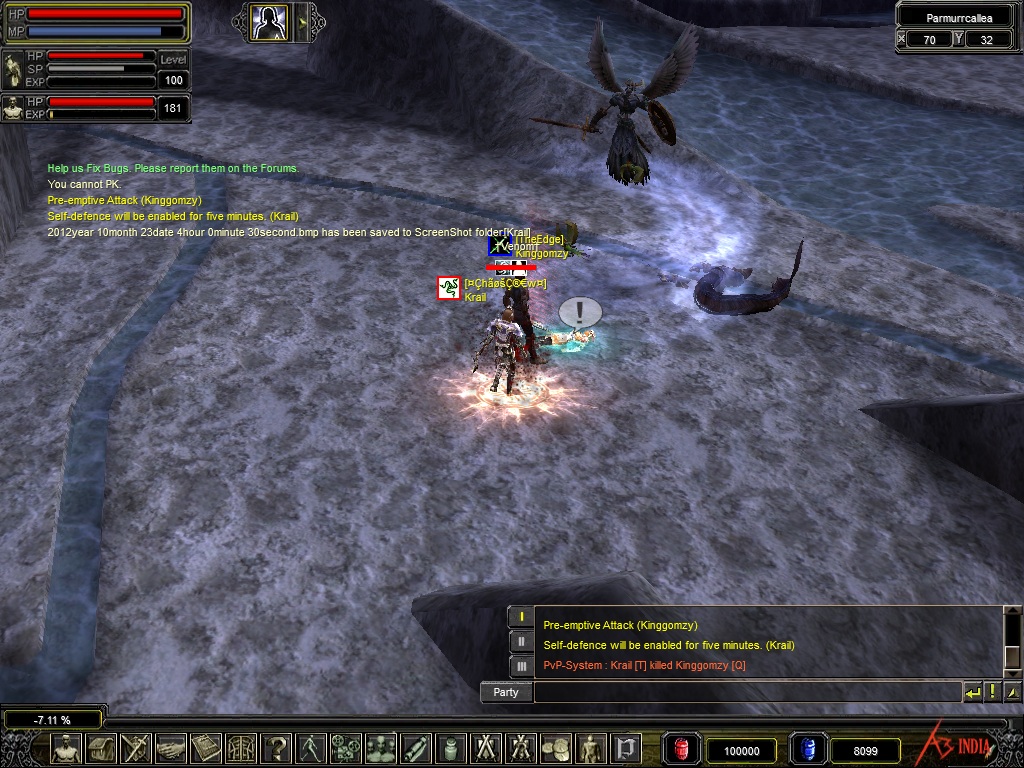Switch to chat tab I

coord(520,618)
